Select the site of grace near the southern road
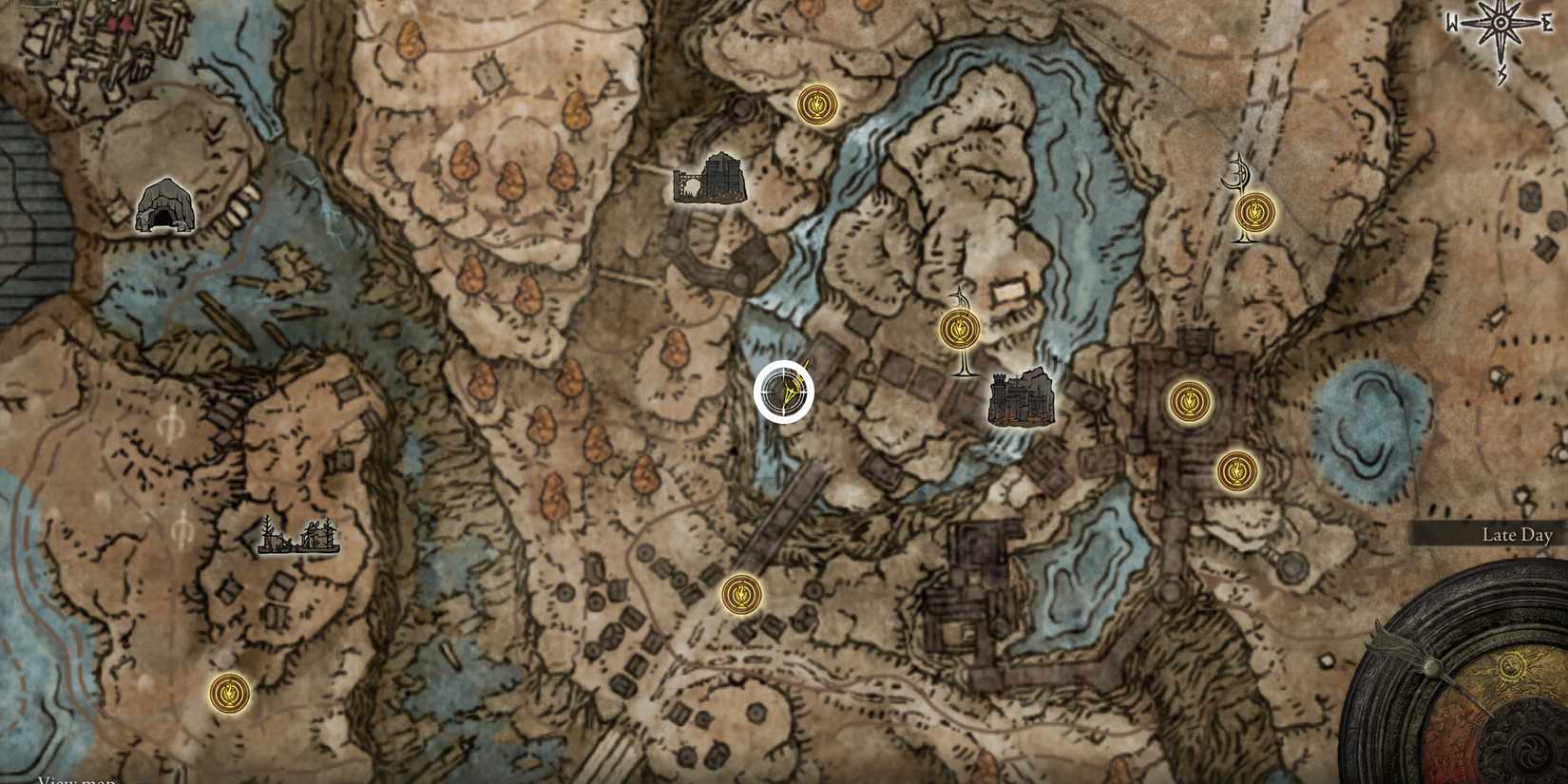 [x=740, y=593]
